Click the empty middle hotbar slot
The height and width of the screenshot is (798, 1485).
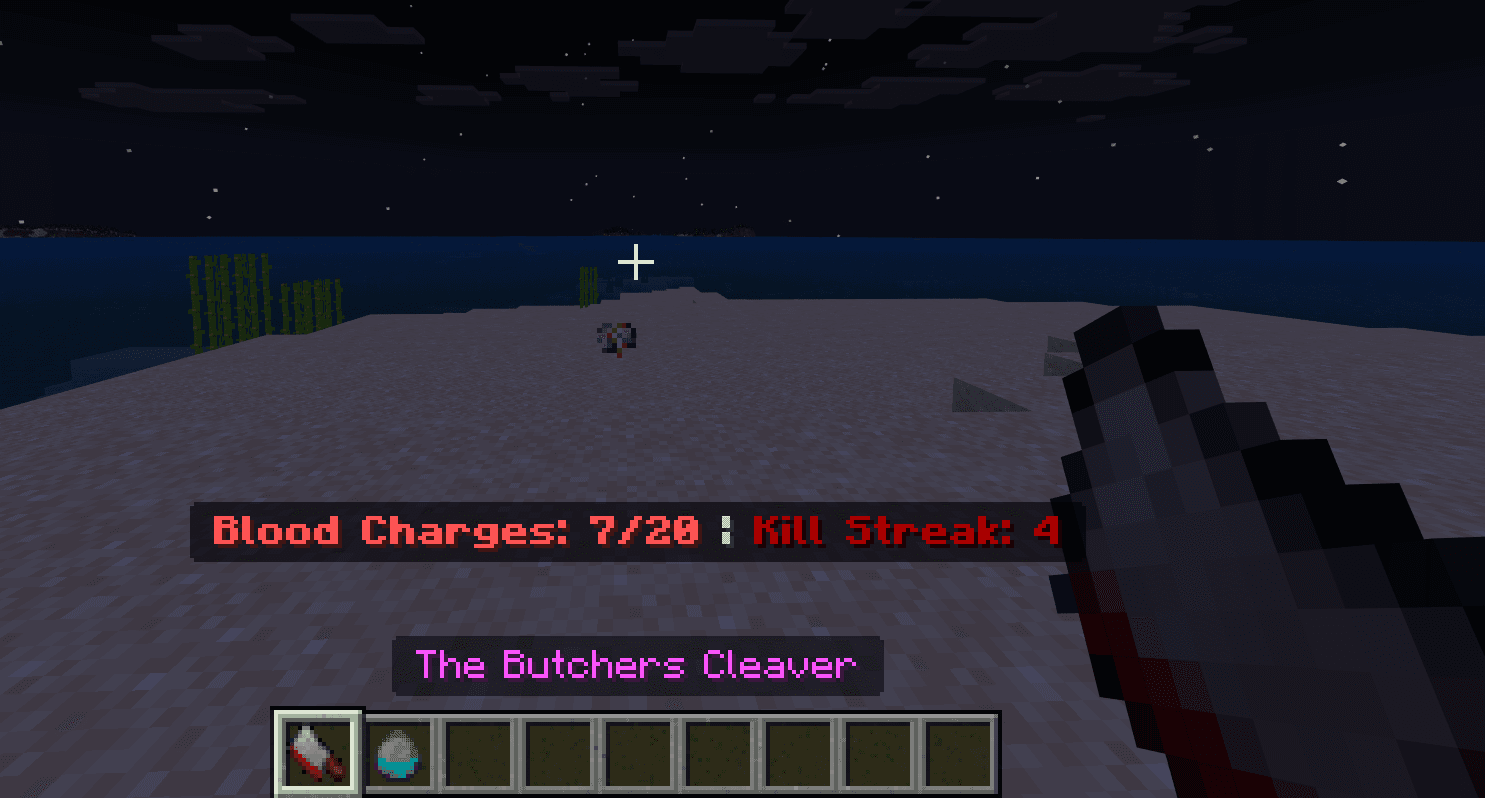click(717, 755)
